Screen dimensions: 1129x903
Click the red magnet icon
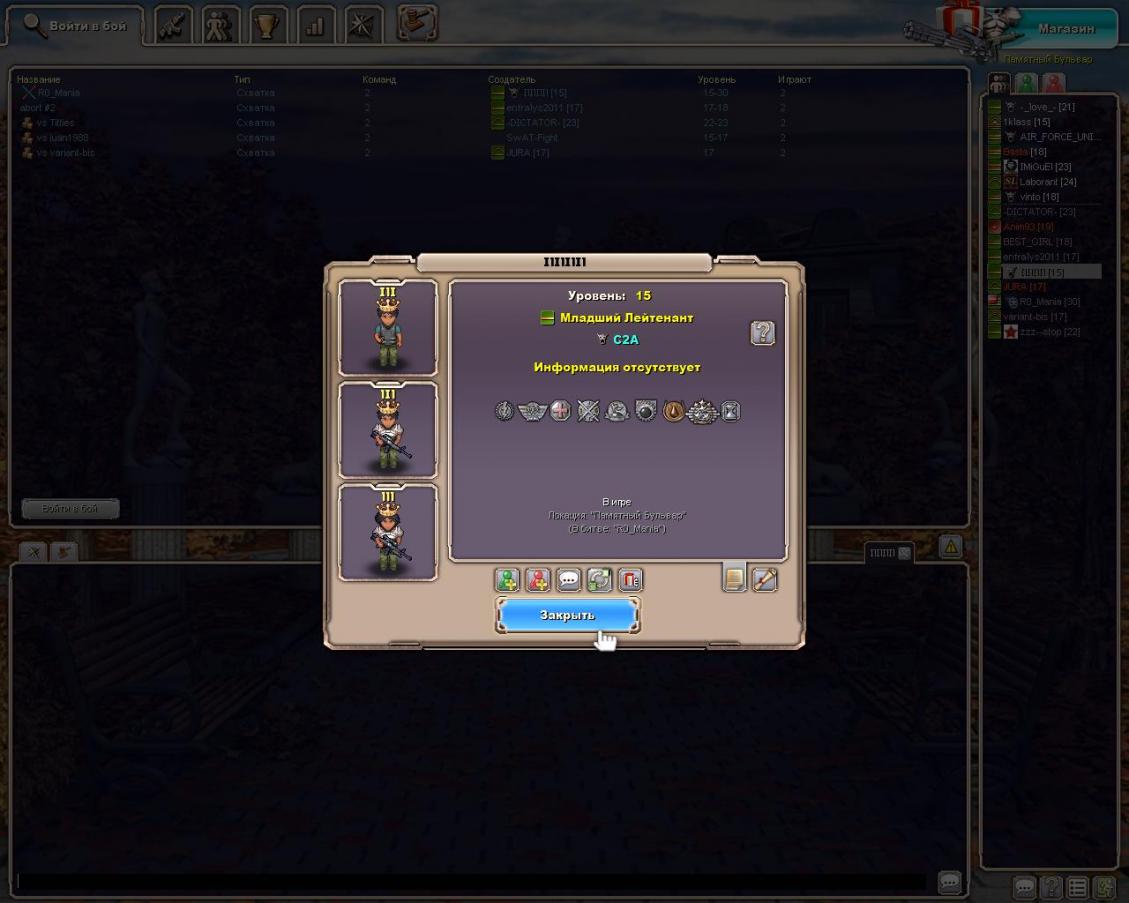[x=630, y=580]
